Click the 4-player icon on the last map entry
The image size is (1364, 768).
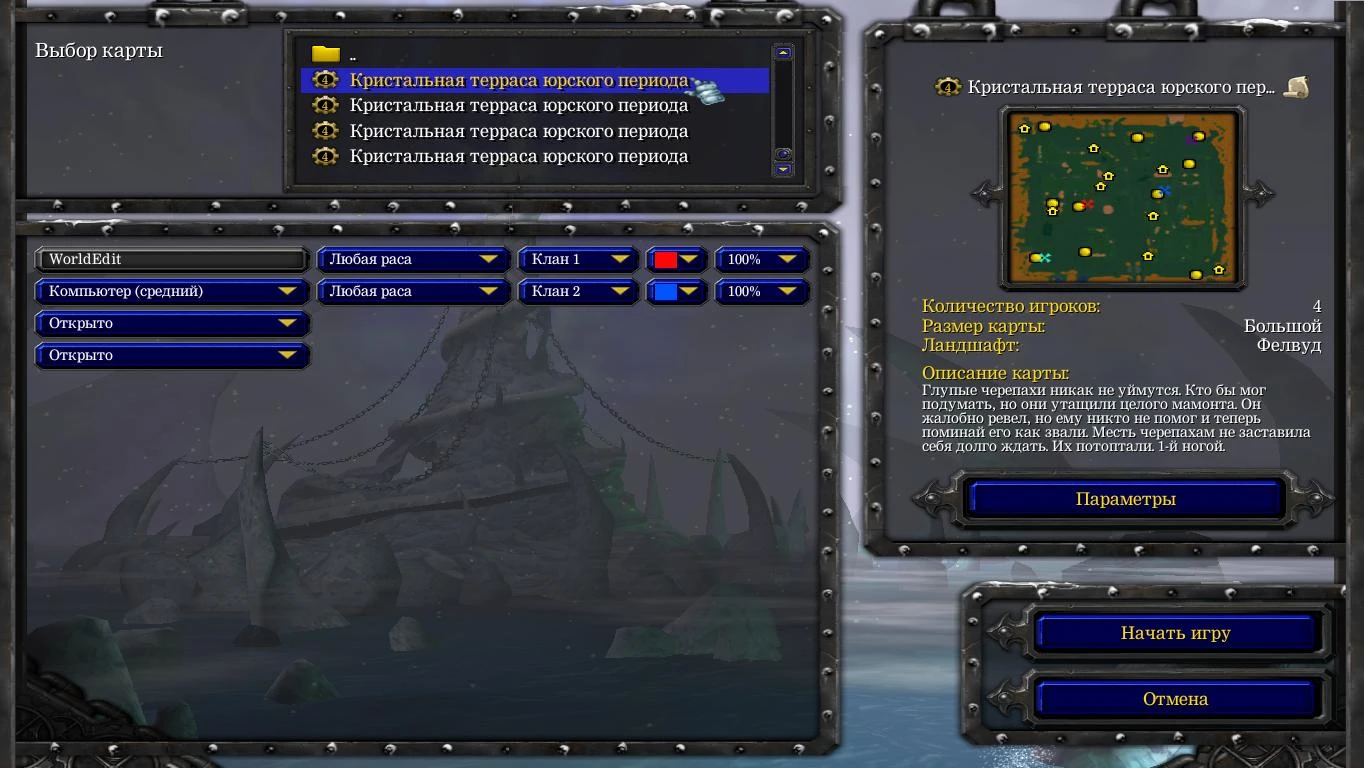point(325,156)
